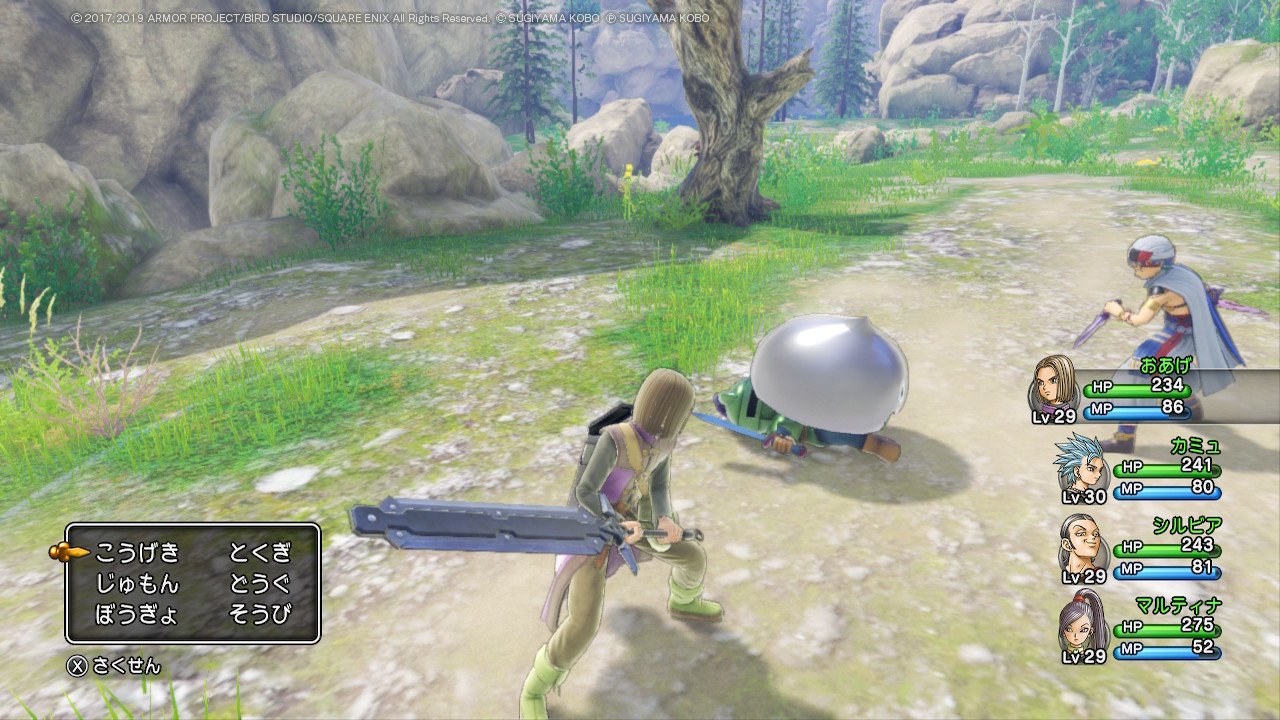
Task: Choose the そうび equipment command
Action: click(260, 614)
